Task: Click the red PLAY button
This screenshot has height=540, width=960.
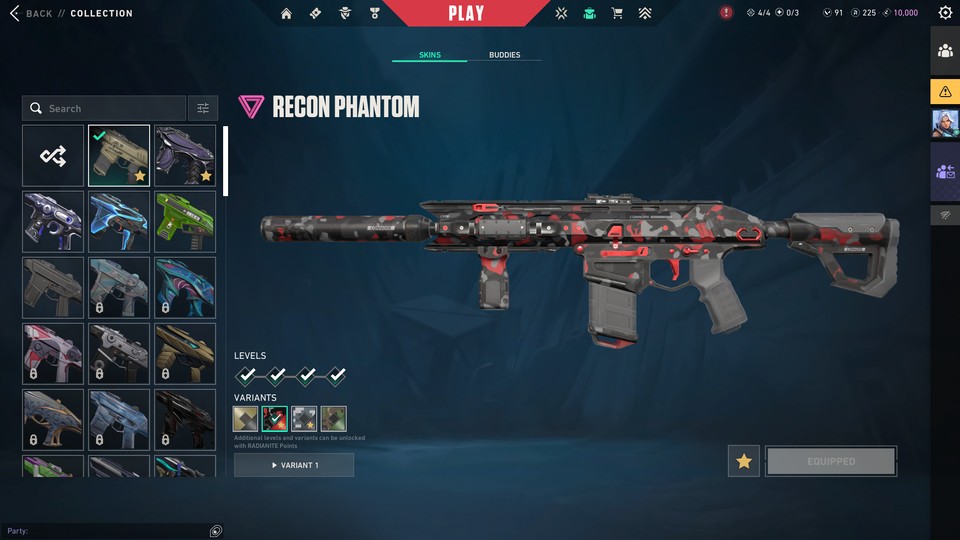Action: 466,13
